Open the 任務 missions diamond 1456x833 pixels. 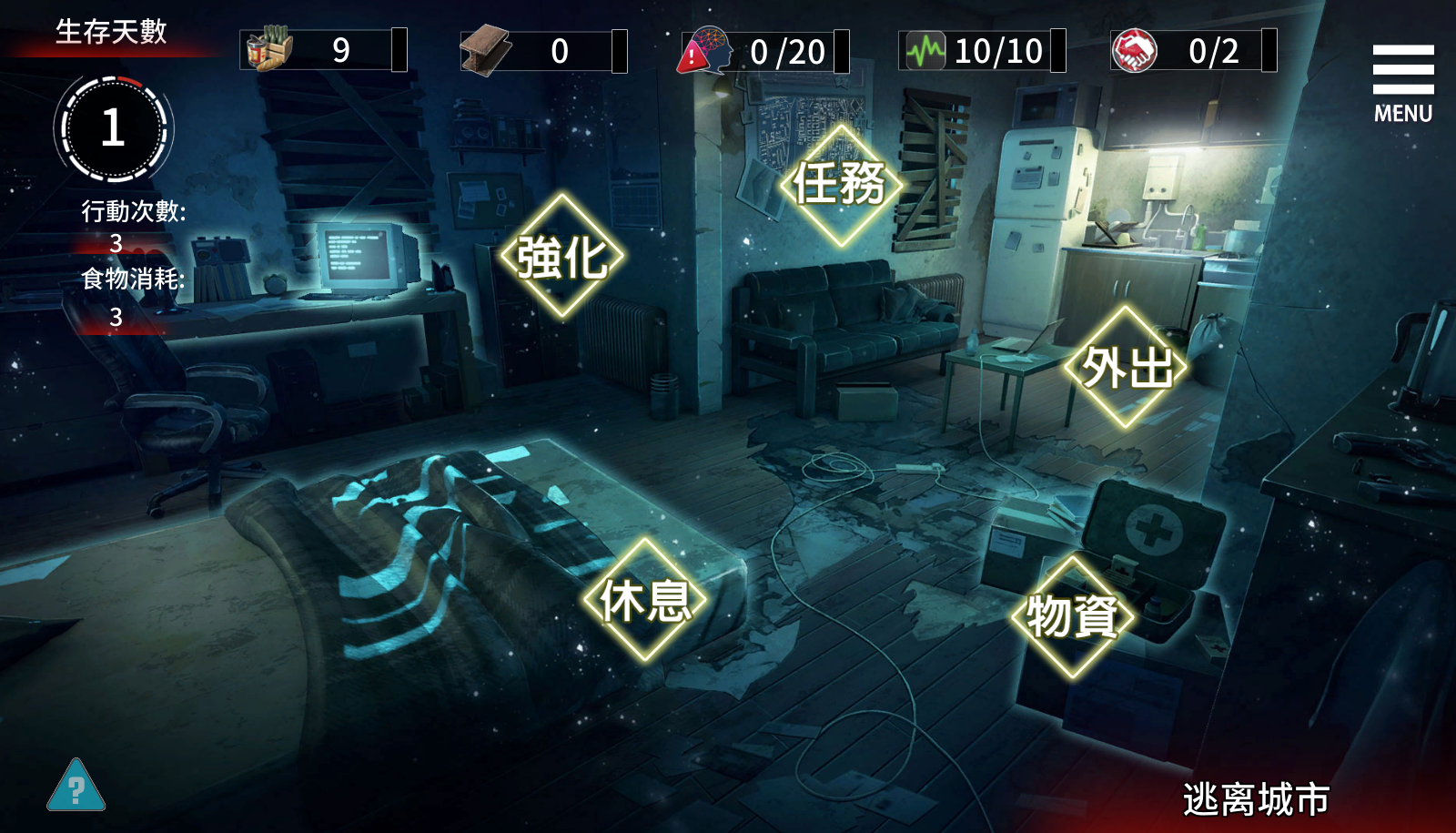[x=840, y=184]
